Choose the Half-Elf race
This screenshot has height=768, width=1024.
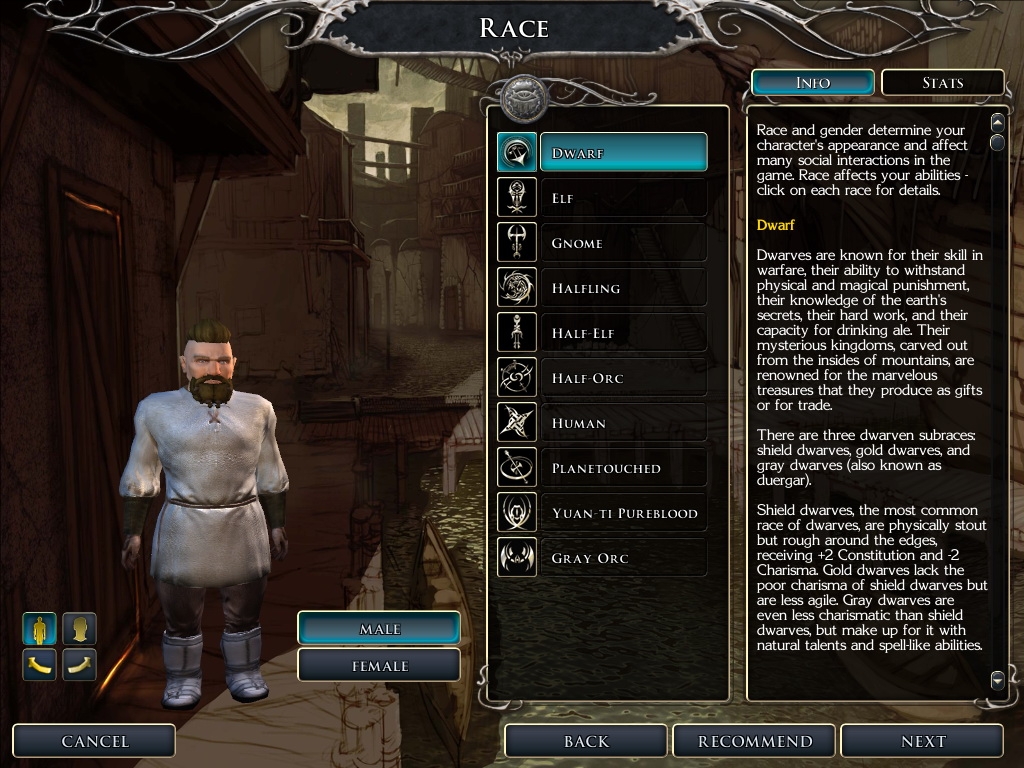[622, 333]
